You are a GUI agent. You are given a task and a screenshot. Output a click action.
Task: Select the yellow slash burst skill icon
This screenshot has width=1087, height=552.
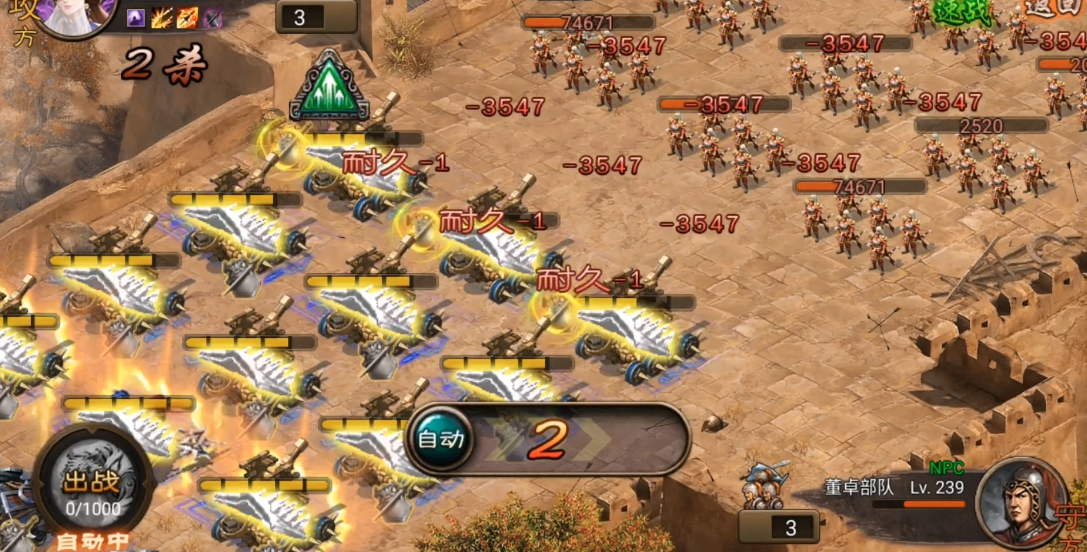162,18
